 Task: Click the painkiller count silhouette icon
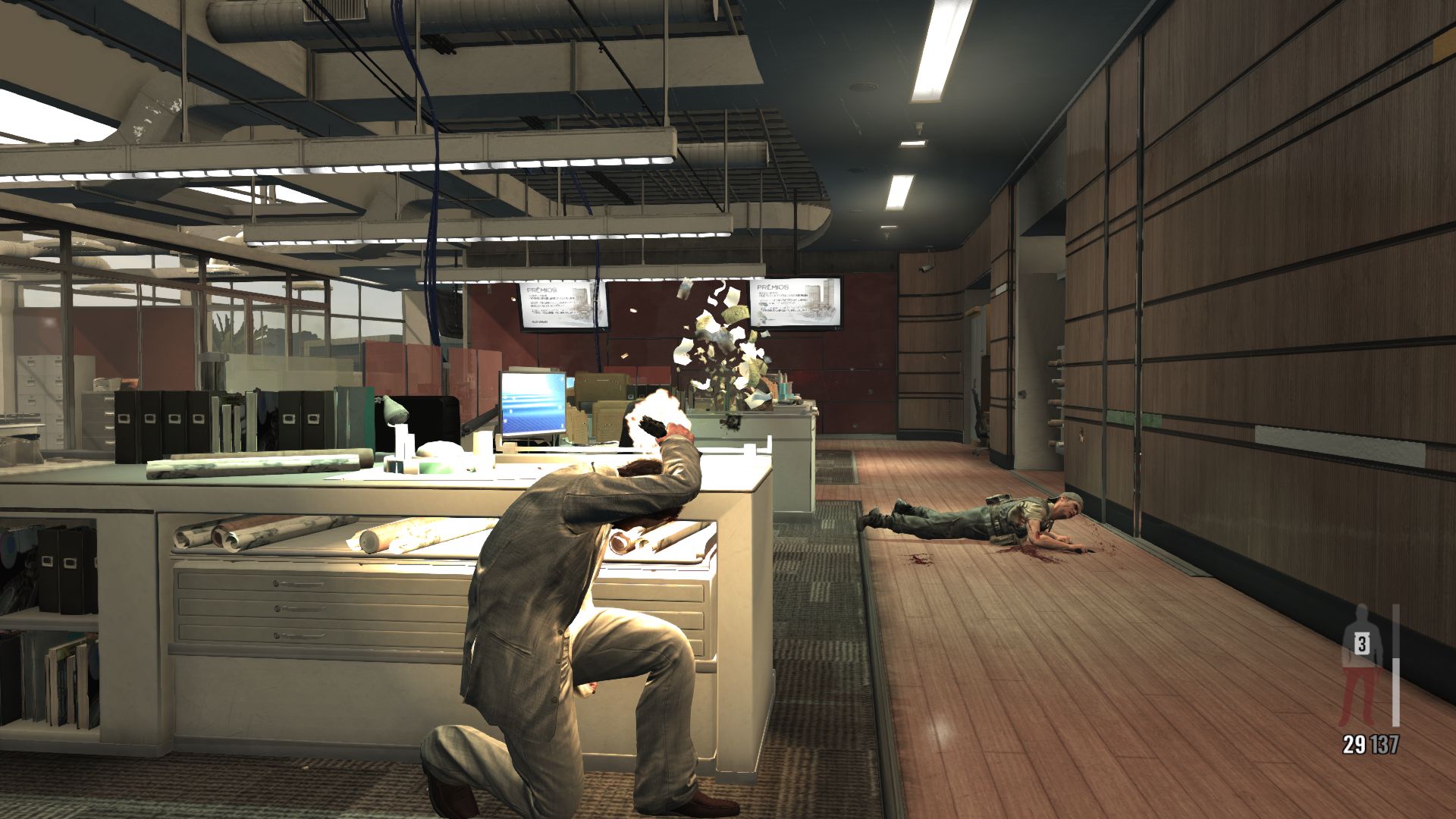tap(1362, 664)
